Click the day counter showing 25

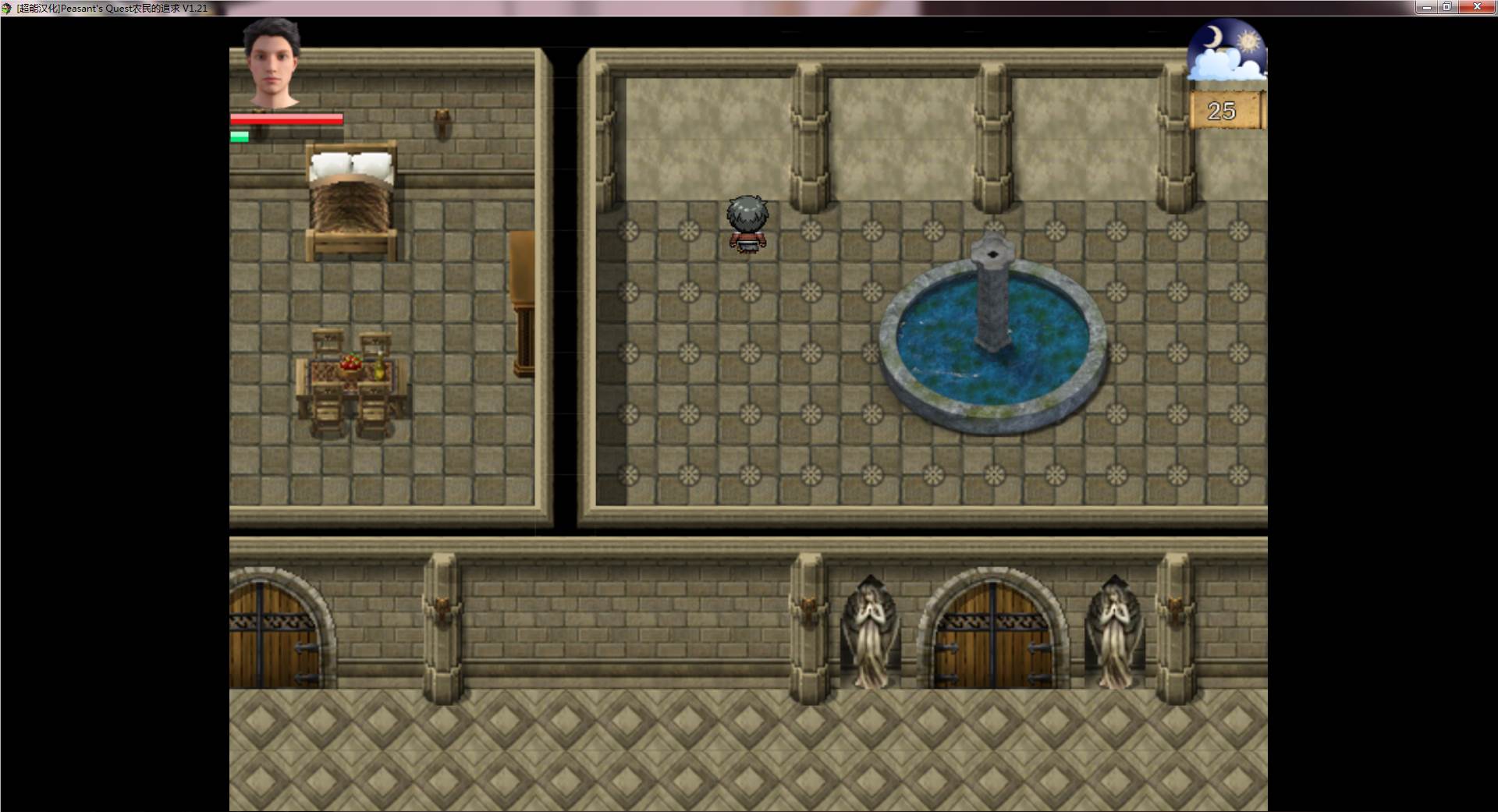pyautogui.click(x=1223, y=109)
